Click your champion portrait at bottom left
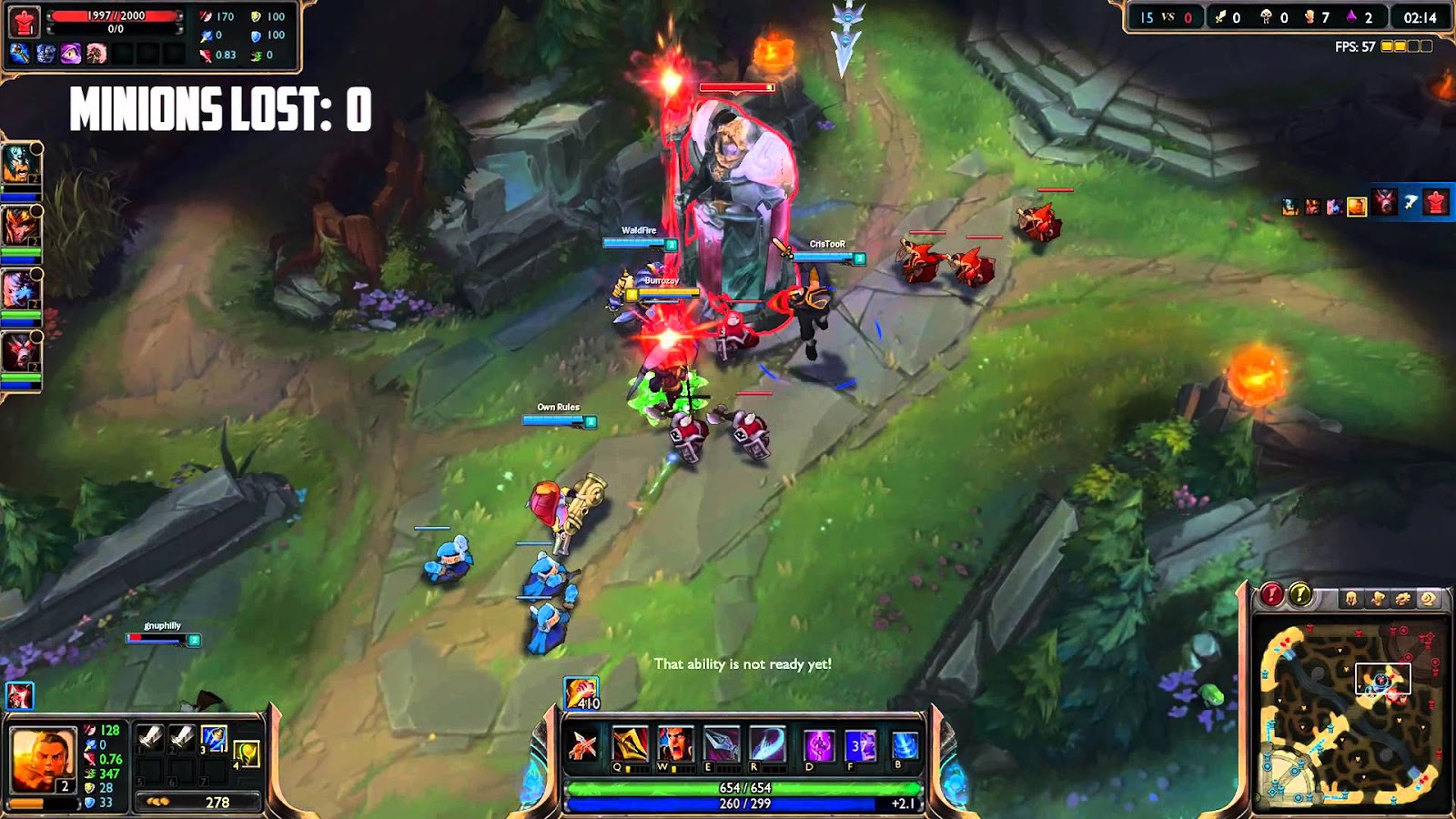The height and width of the screenshot is (819, 1456). coord(44,757)
